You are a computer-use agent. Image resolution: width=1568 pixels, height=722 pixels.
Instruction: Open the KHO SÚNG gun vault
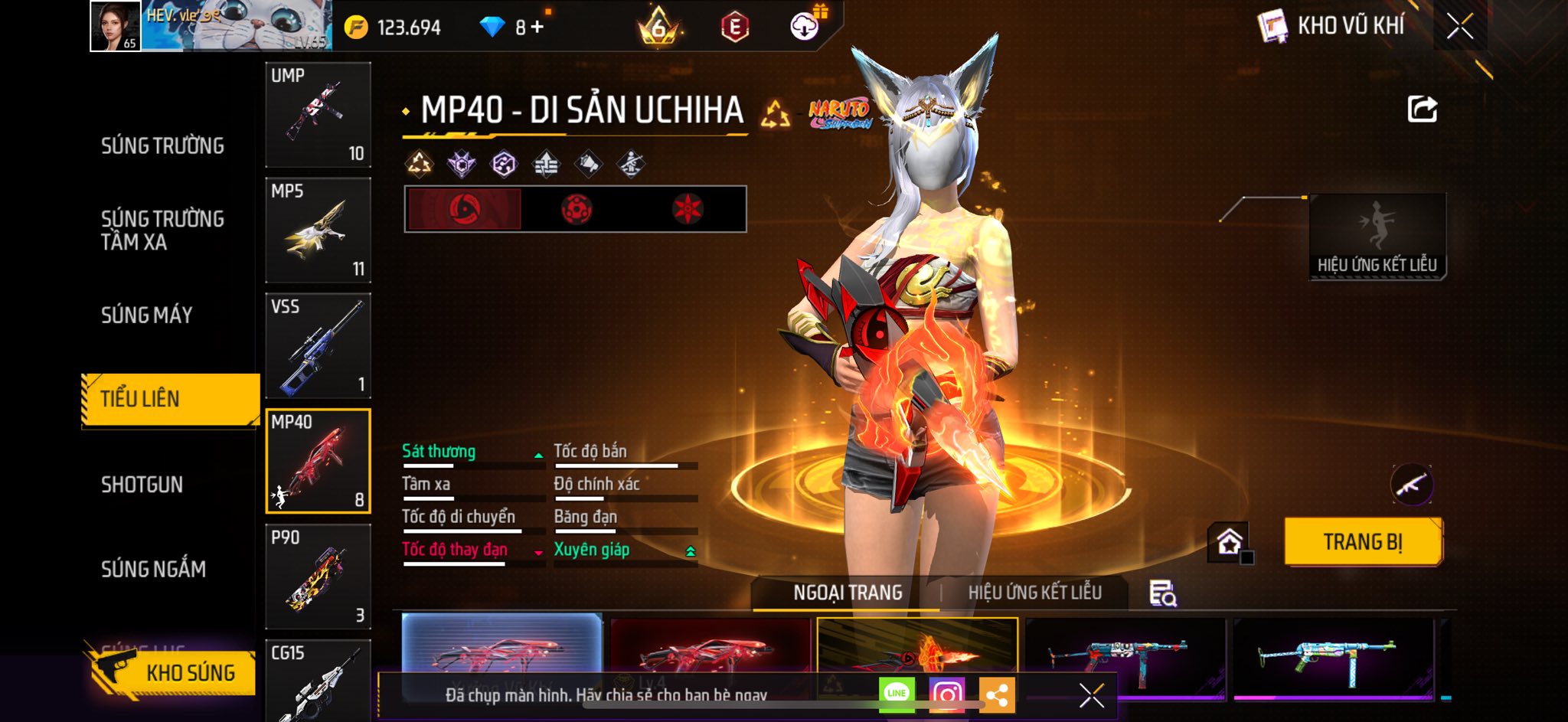172,672
